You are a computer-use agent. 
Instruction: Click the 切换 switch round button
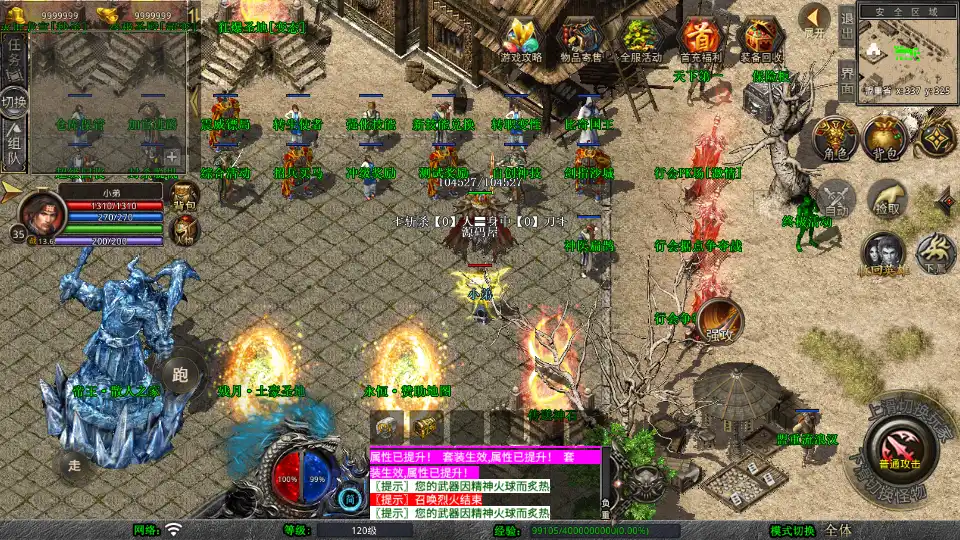click(15, 102)
